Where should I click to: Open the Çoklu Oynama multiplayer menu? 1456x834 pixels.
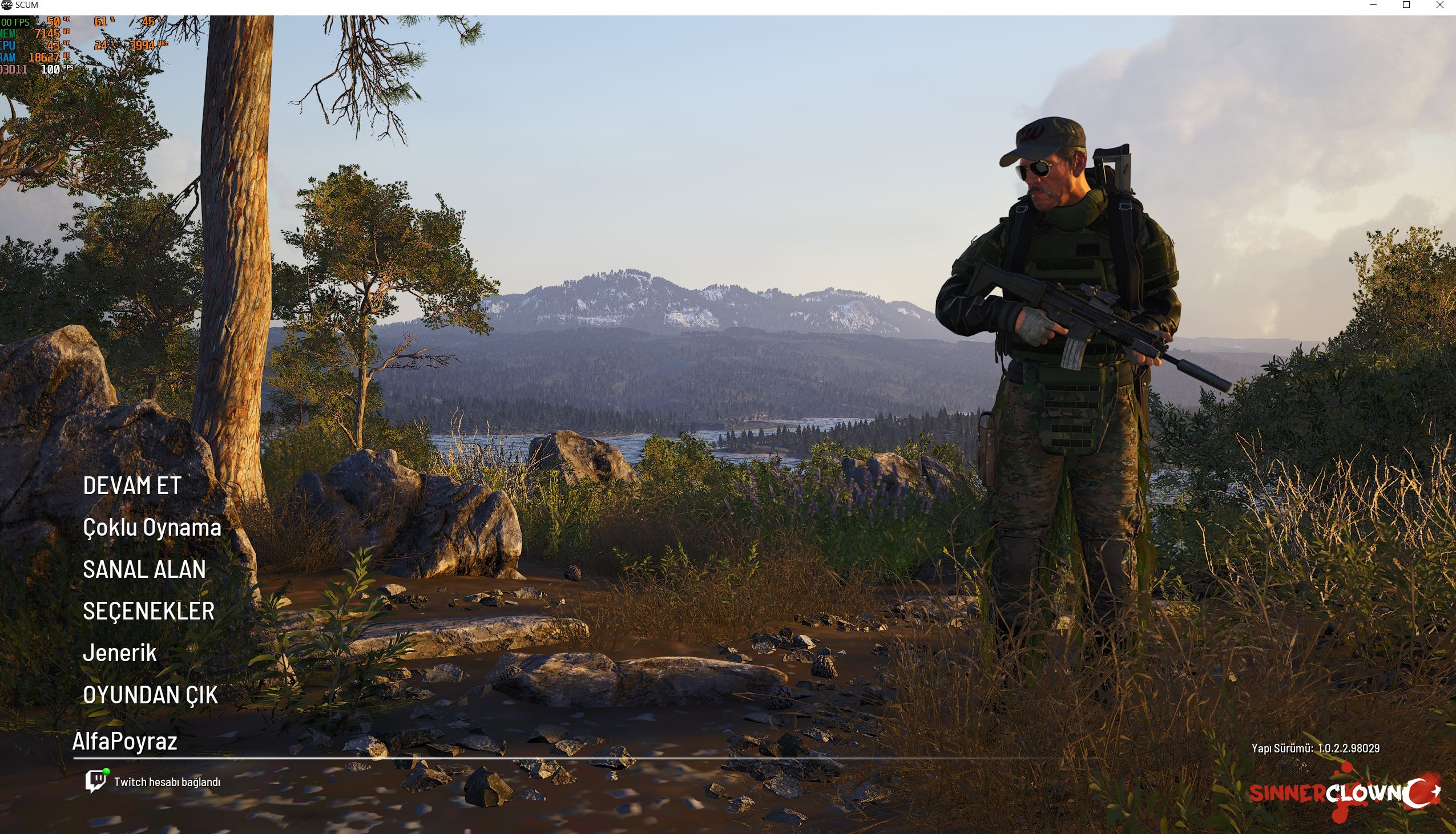tap(152, 528)
